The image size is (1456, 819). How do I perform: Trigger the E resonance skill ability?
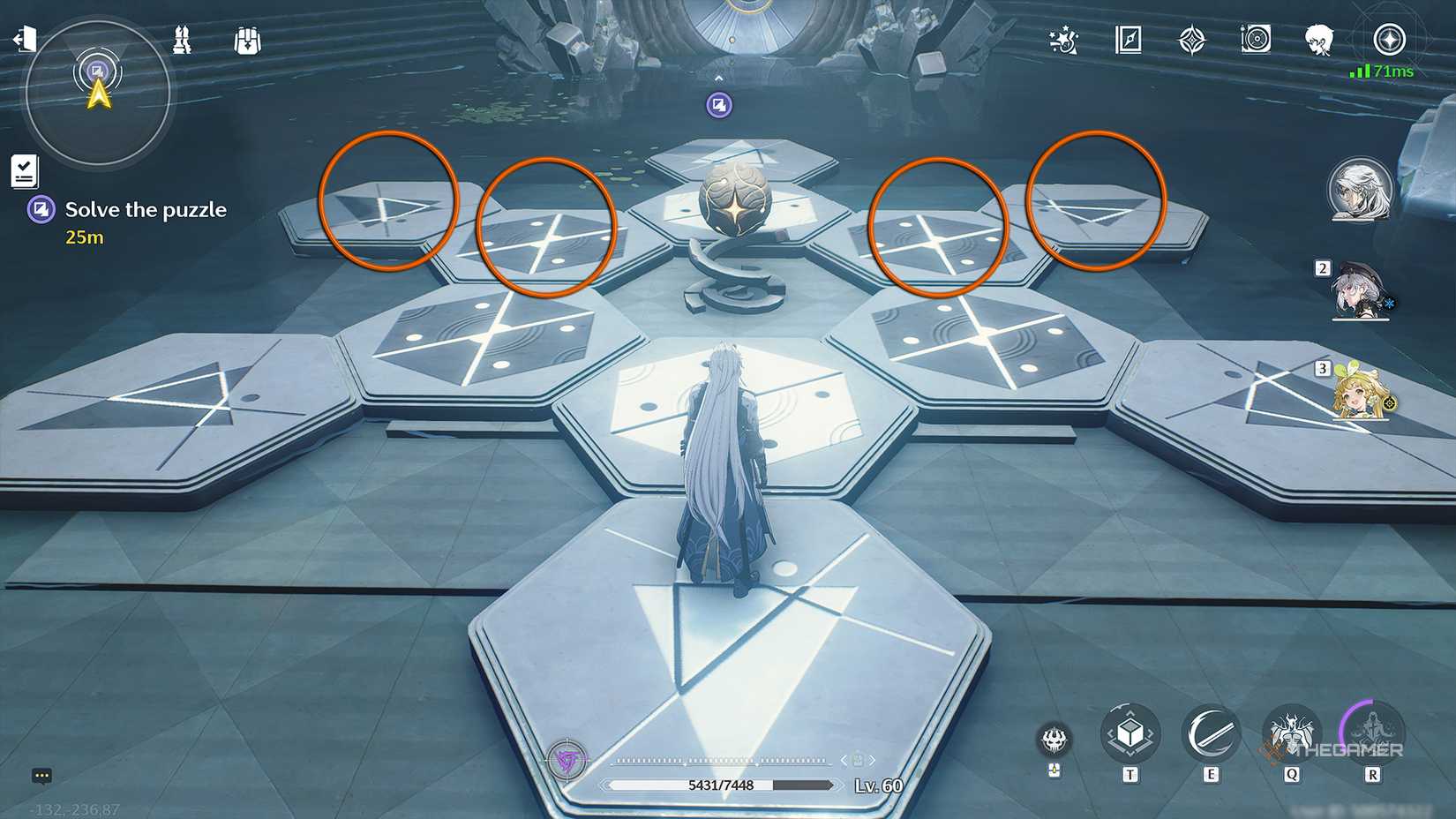(x=1212, y=732)
